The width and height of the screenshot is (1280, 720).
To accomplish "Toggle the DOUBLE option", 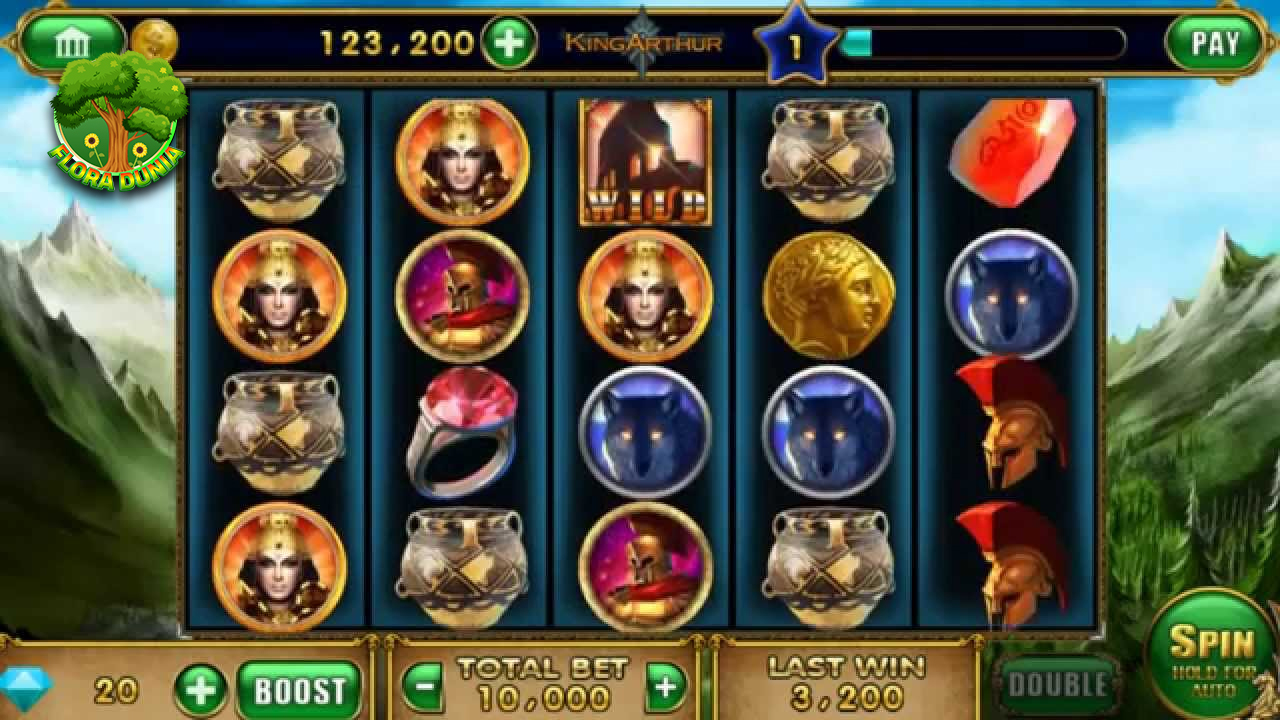I will (1057, 686).
